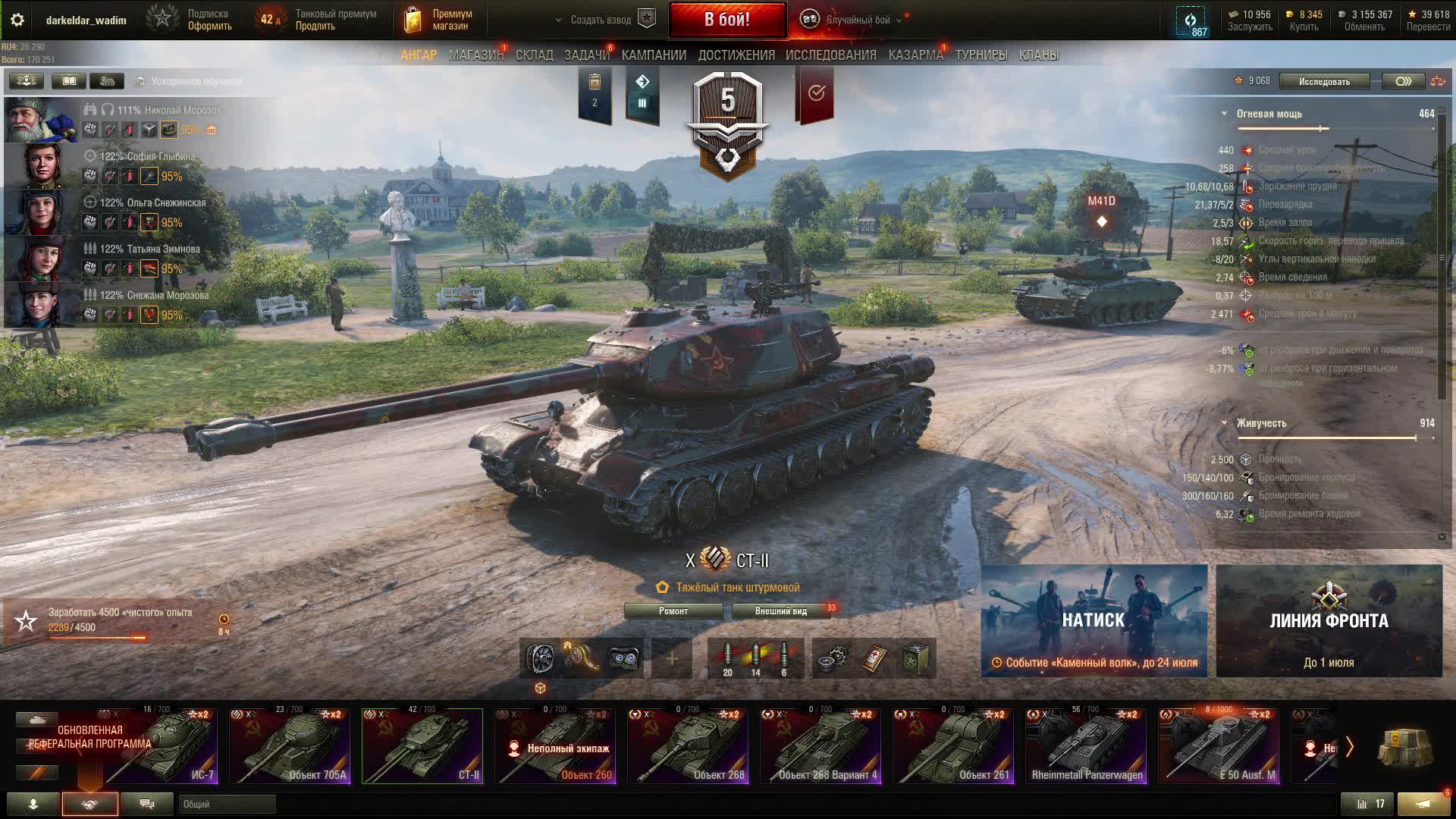
Task: Click the «Ремонт» button
Action: [673, 611]
